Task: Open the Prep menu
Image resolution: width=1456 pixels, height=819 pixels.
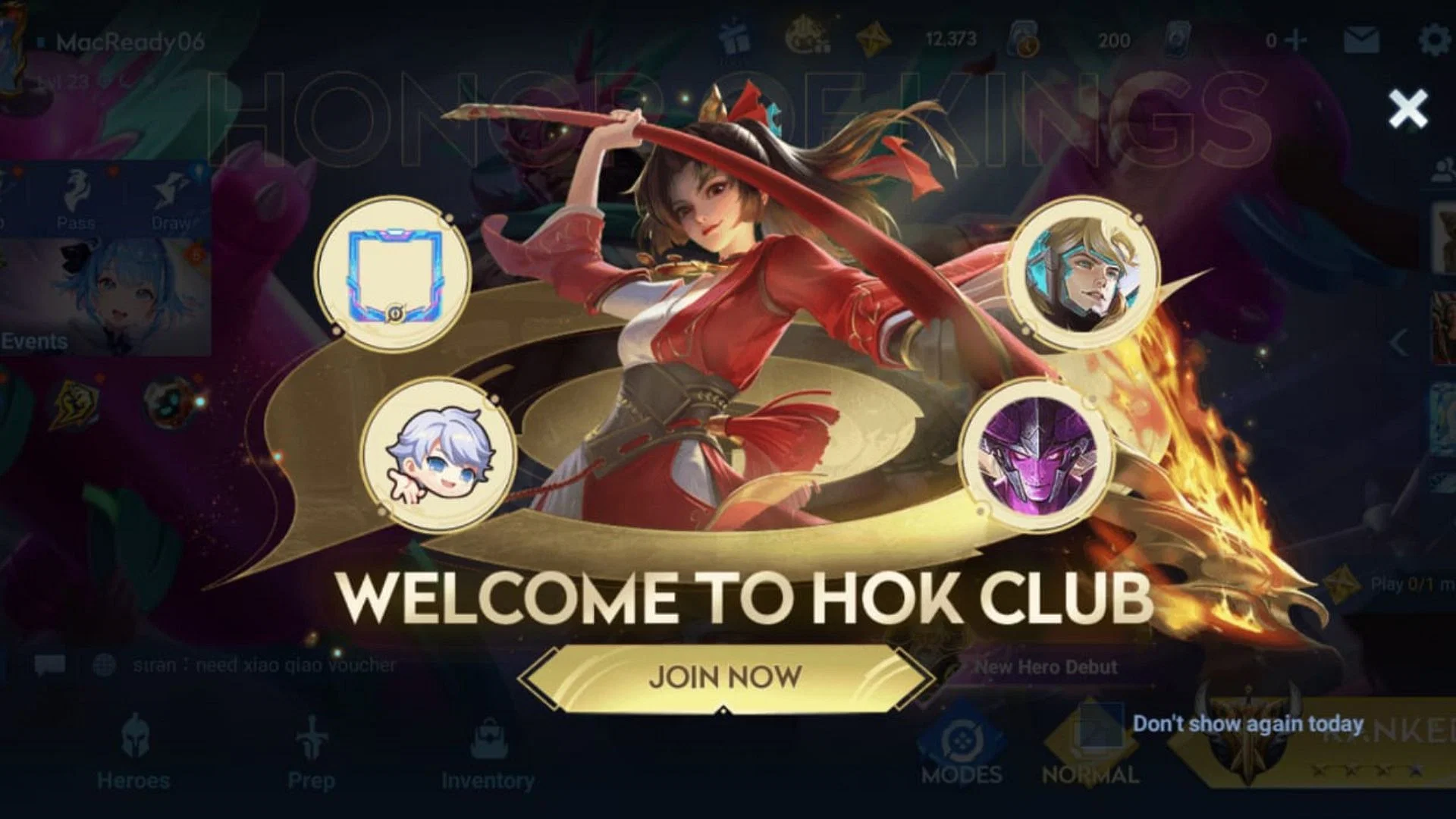Action: 311,752
